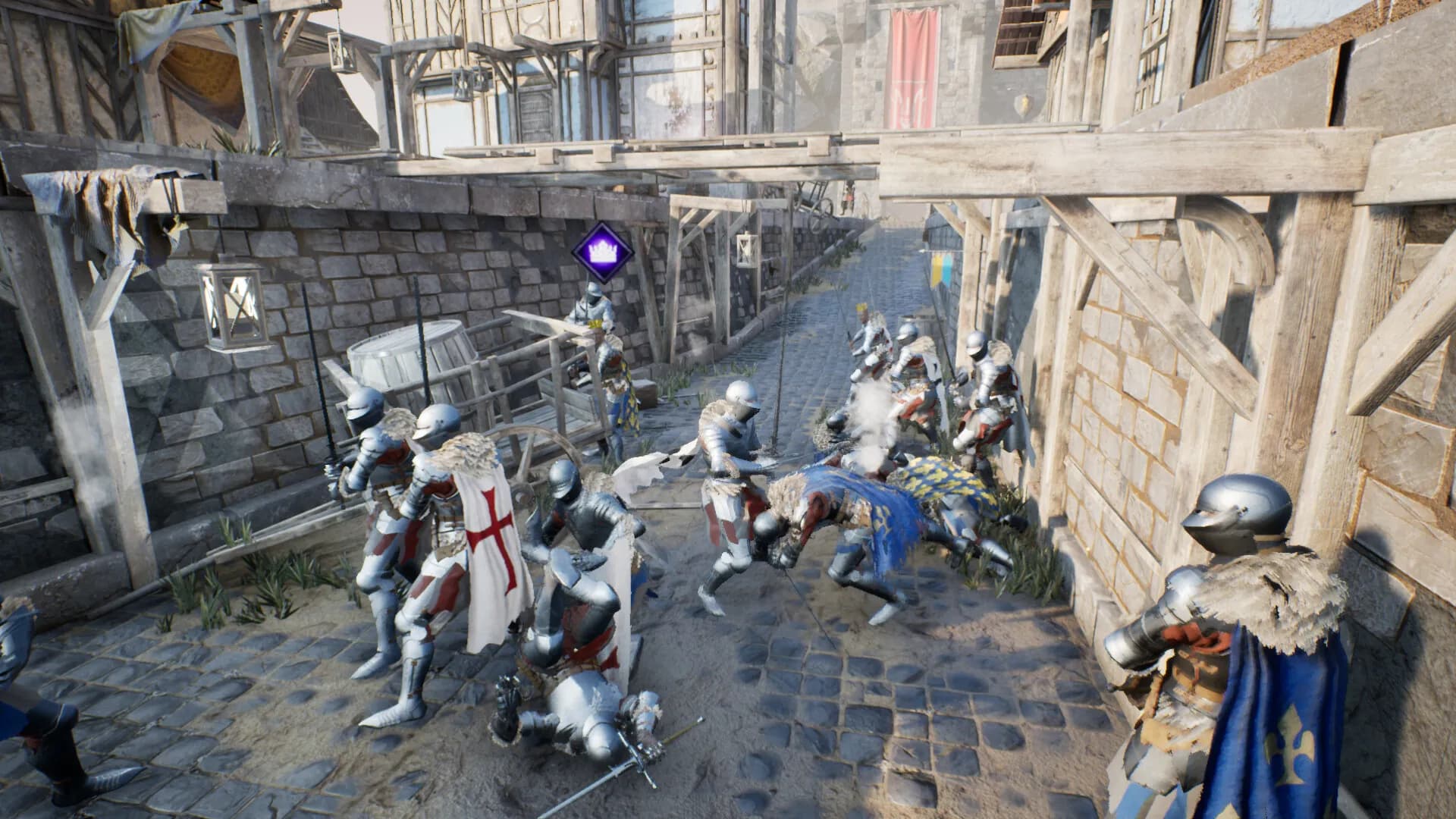This screenshot has width=1456, height=819.
Task: Click the purple crown objective marker
Action: tap(602, 253)
